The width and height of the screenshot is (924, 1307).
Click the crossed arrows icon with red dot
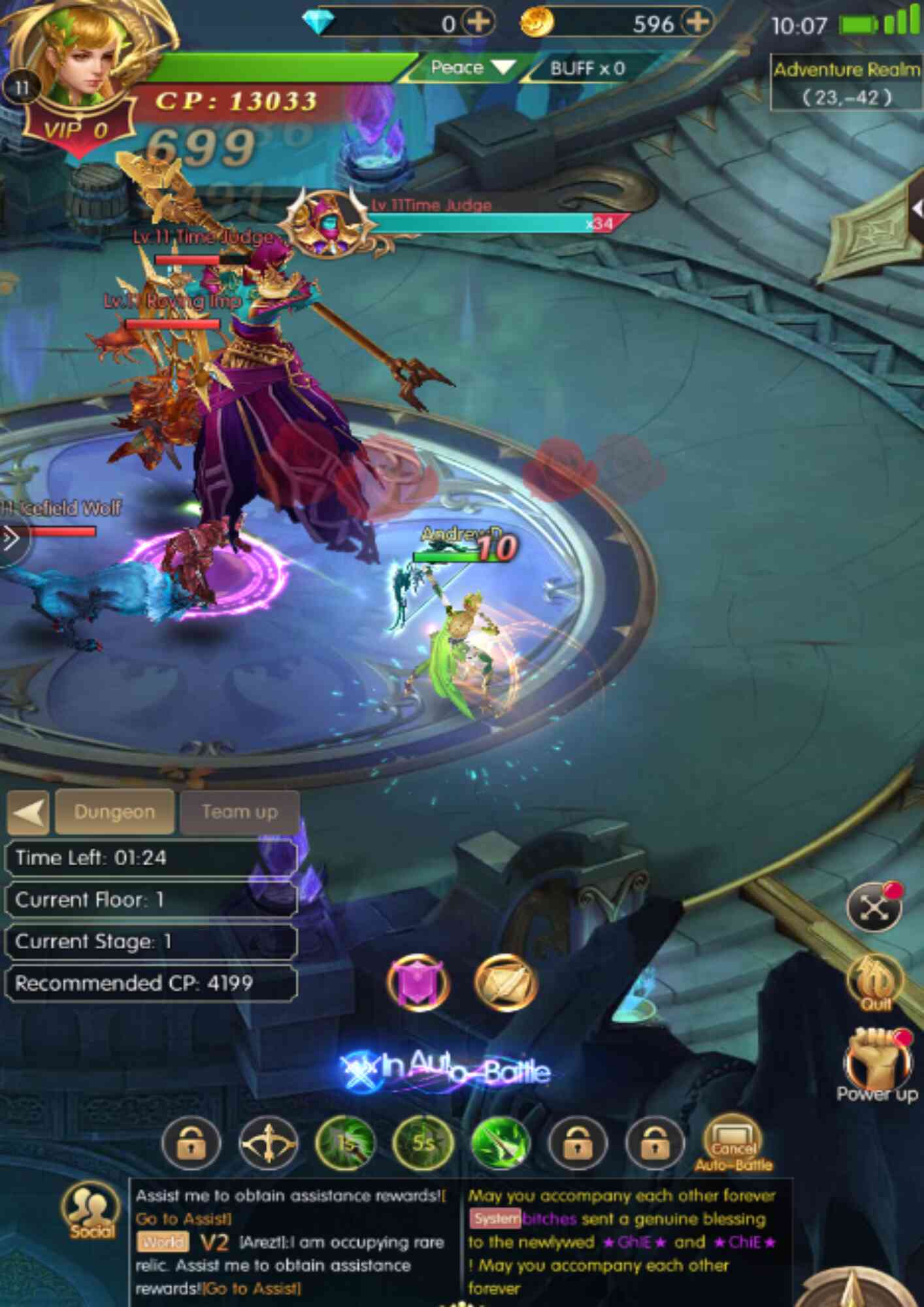tap(874, 907)
